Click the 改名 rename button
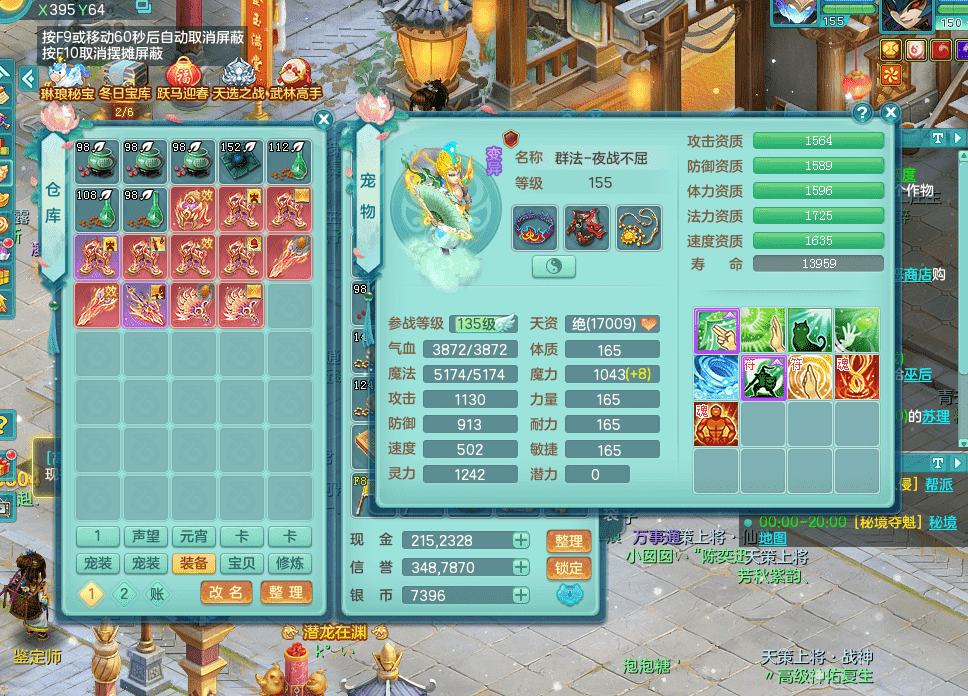968x696 pixels. point(225,592)
